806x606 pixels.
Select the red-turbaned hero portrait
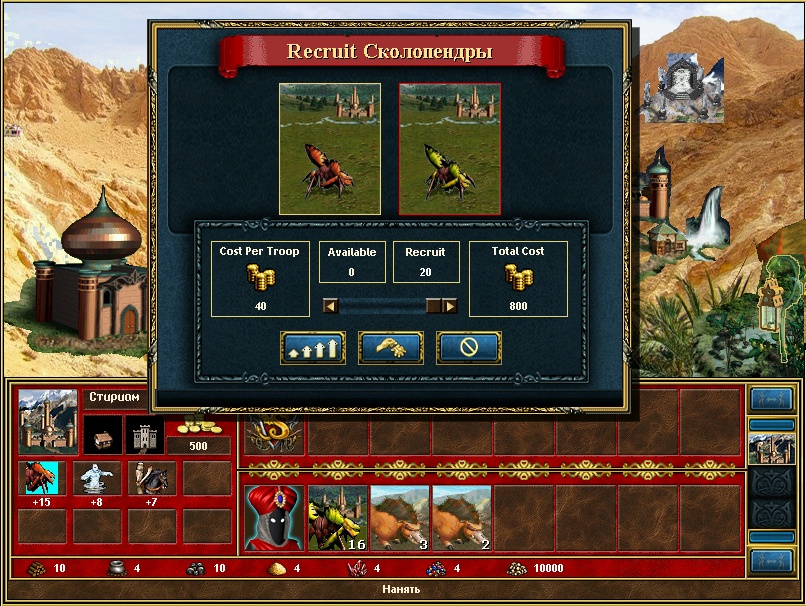pos(273,518)
